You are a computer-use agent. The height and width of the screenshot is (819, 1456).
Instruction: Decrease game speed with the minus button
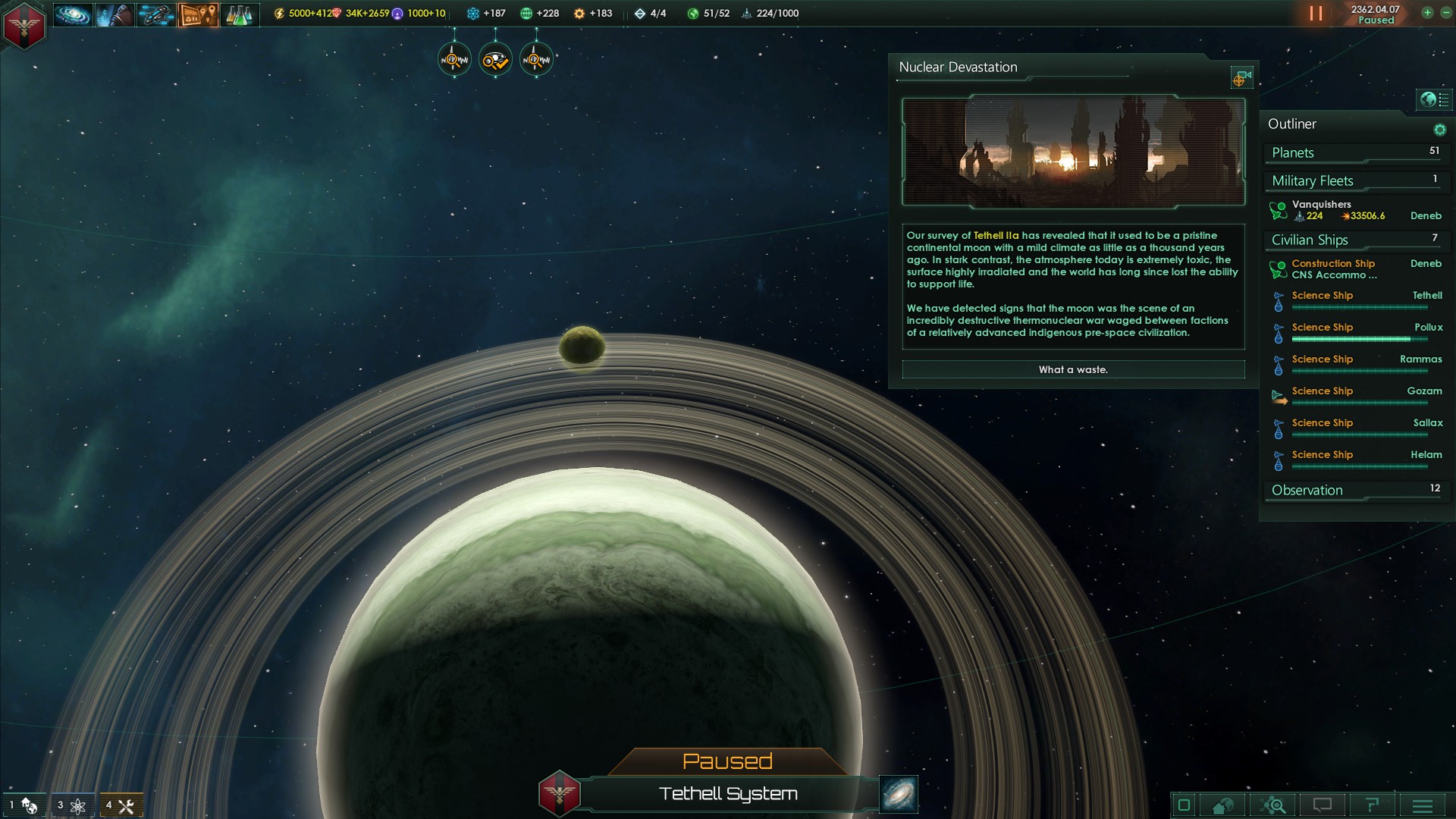1445,13
